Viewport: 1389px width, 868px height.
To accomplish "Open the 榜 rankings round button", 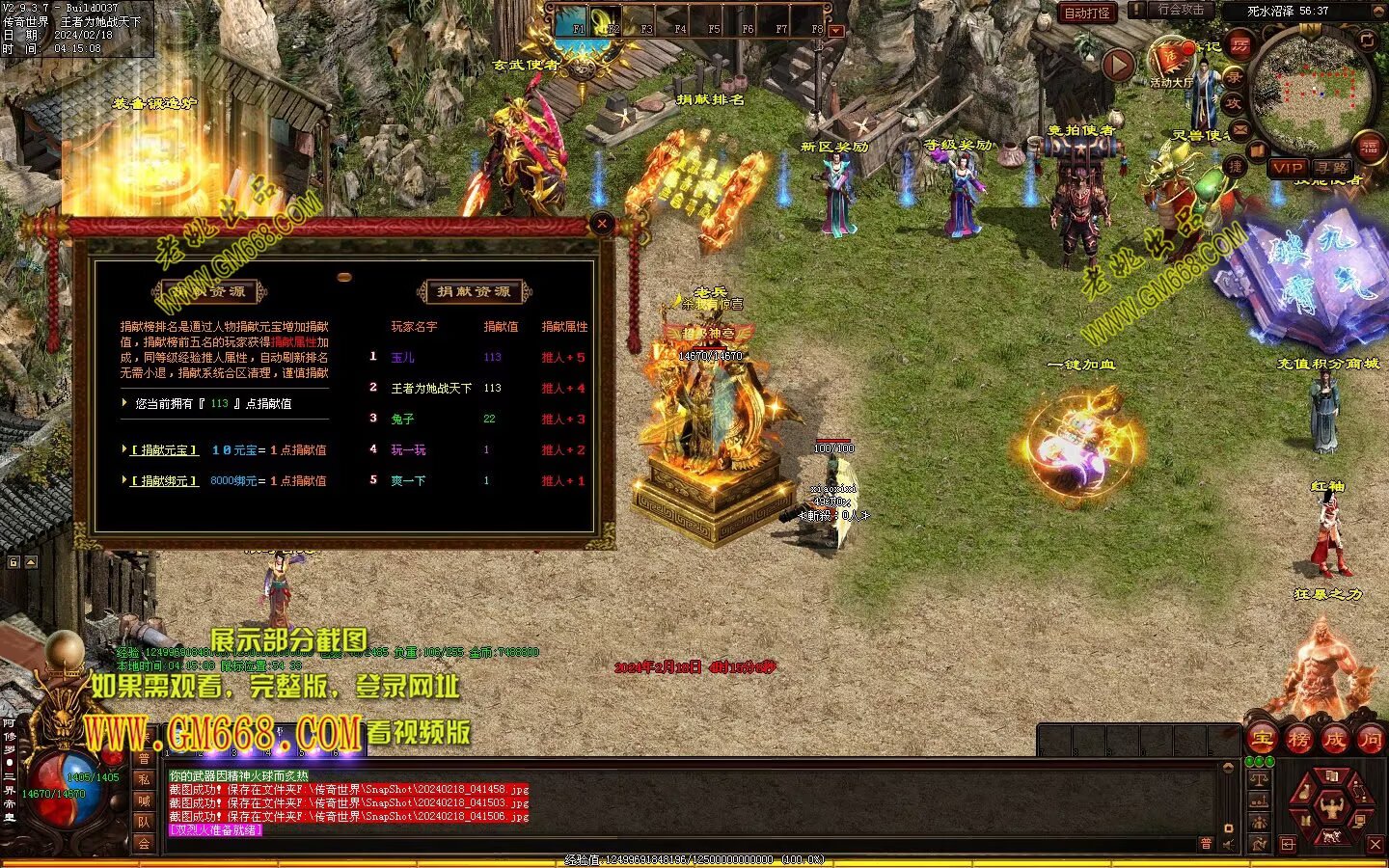I will pyautogui.click(x=1299, y=740).
